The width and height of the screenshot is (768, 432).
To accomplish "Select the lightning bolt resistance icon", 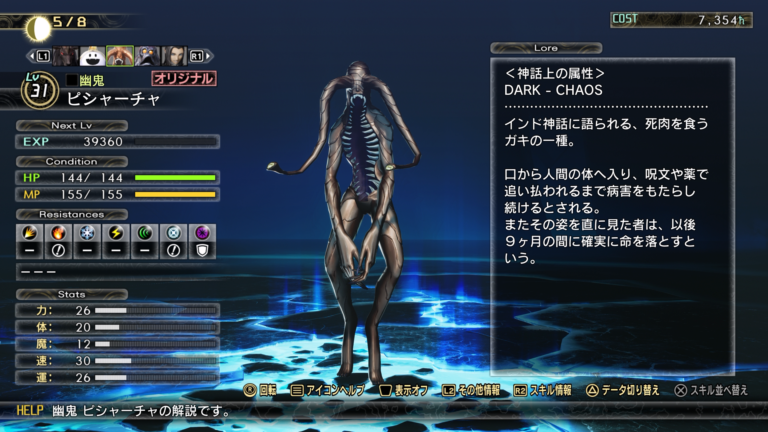I will point(117,232).
